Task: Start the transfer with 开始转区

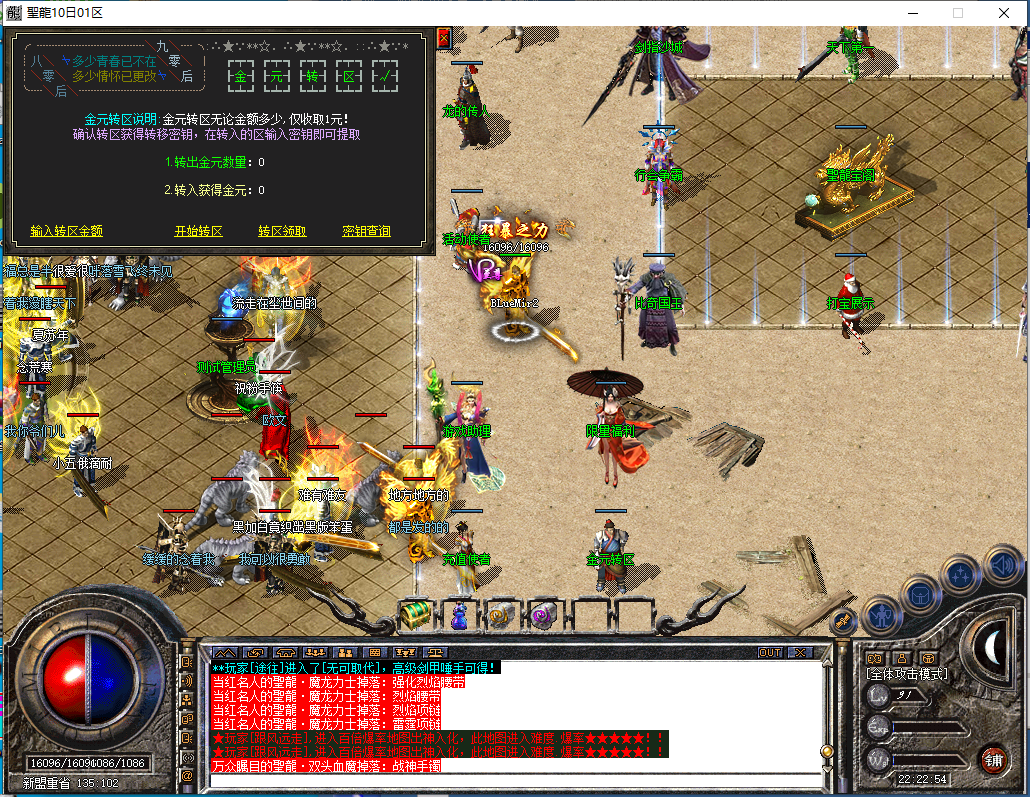Action: (199, 231)
